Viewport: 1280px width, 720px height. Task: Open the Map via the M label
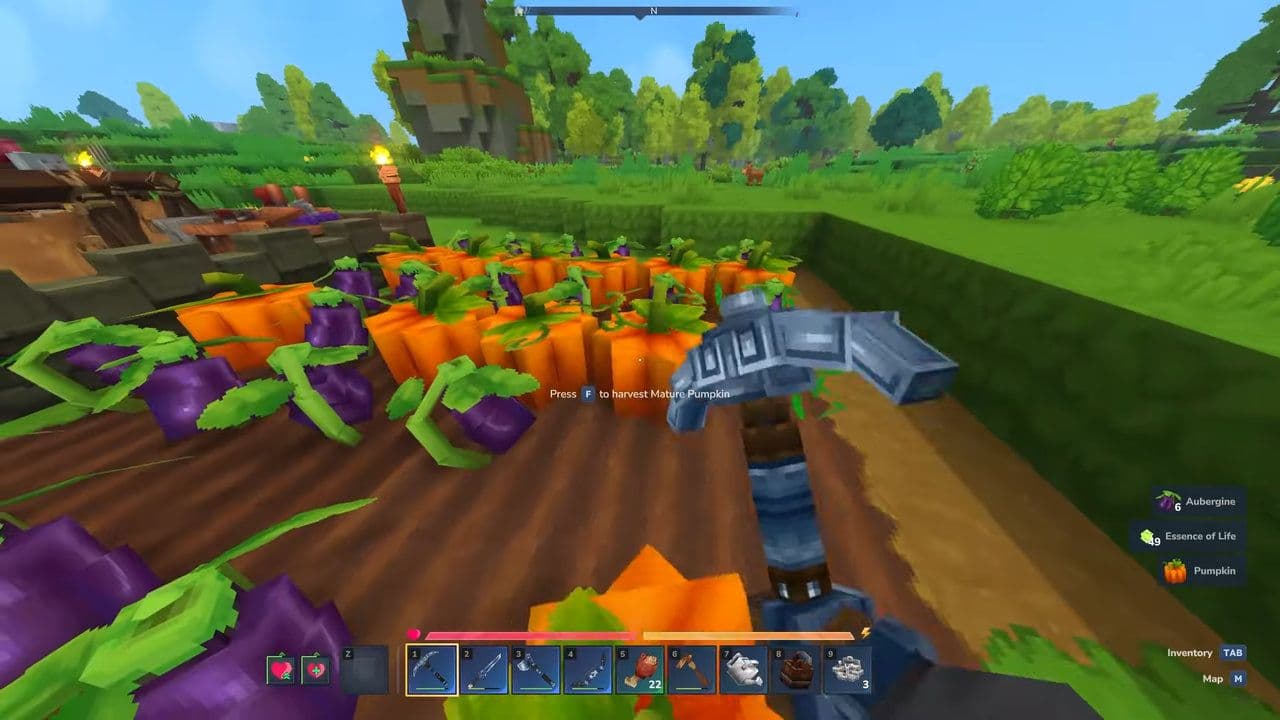point(1237,678)
